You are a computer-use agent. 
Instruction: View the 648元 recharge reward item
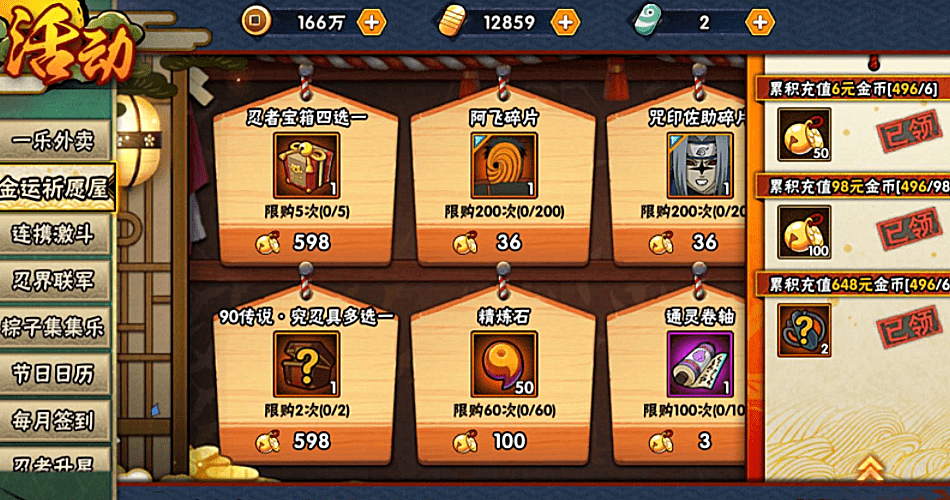point(804,330)
